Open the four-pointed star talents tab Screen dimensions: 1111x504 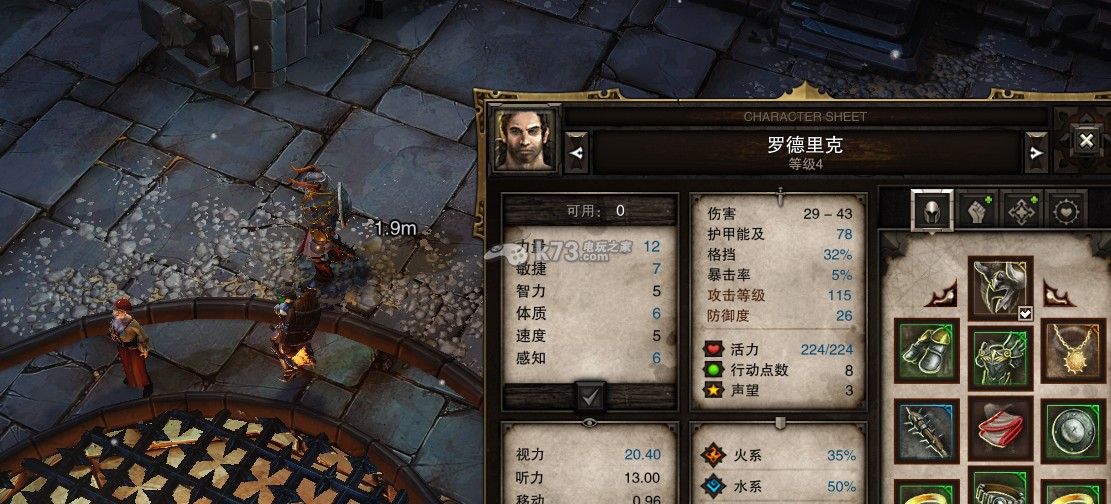[1023, 210]
